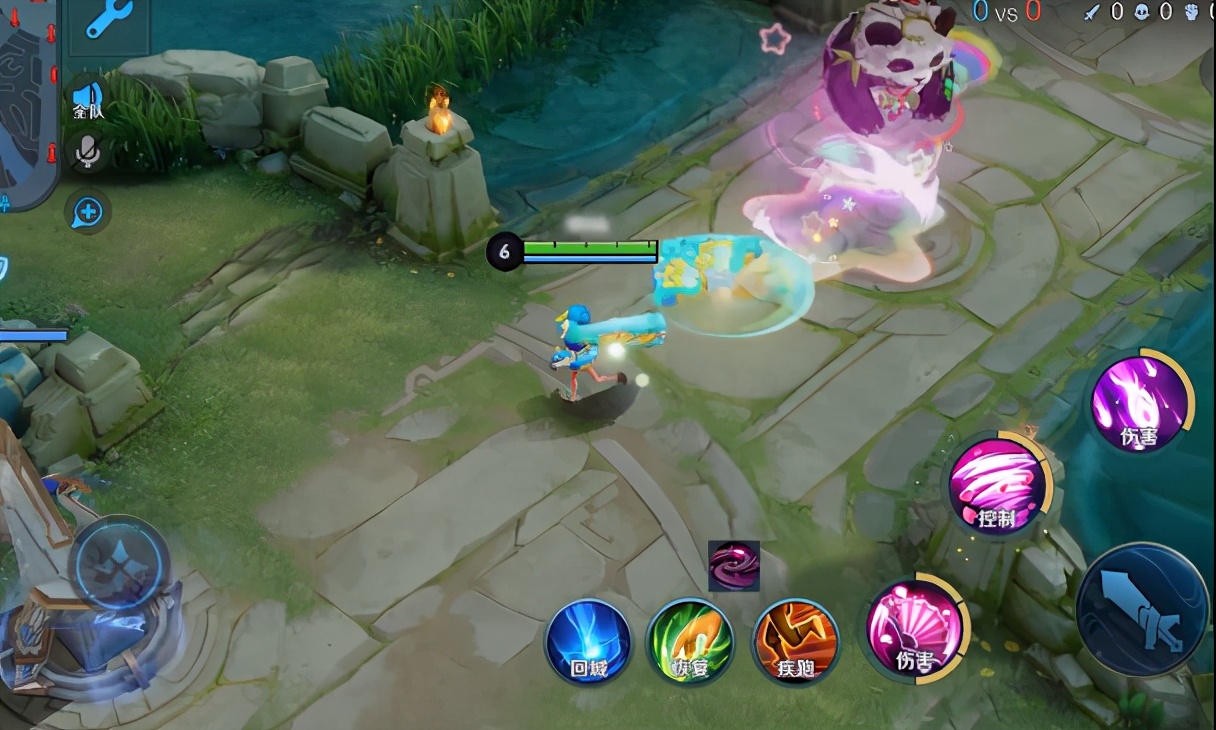Activate the 回城 recall button
The height and width of the screenshot is (730, 1216).
[x=589, y=641]
